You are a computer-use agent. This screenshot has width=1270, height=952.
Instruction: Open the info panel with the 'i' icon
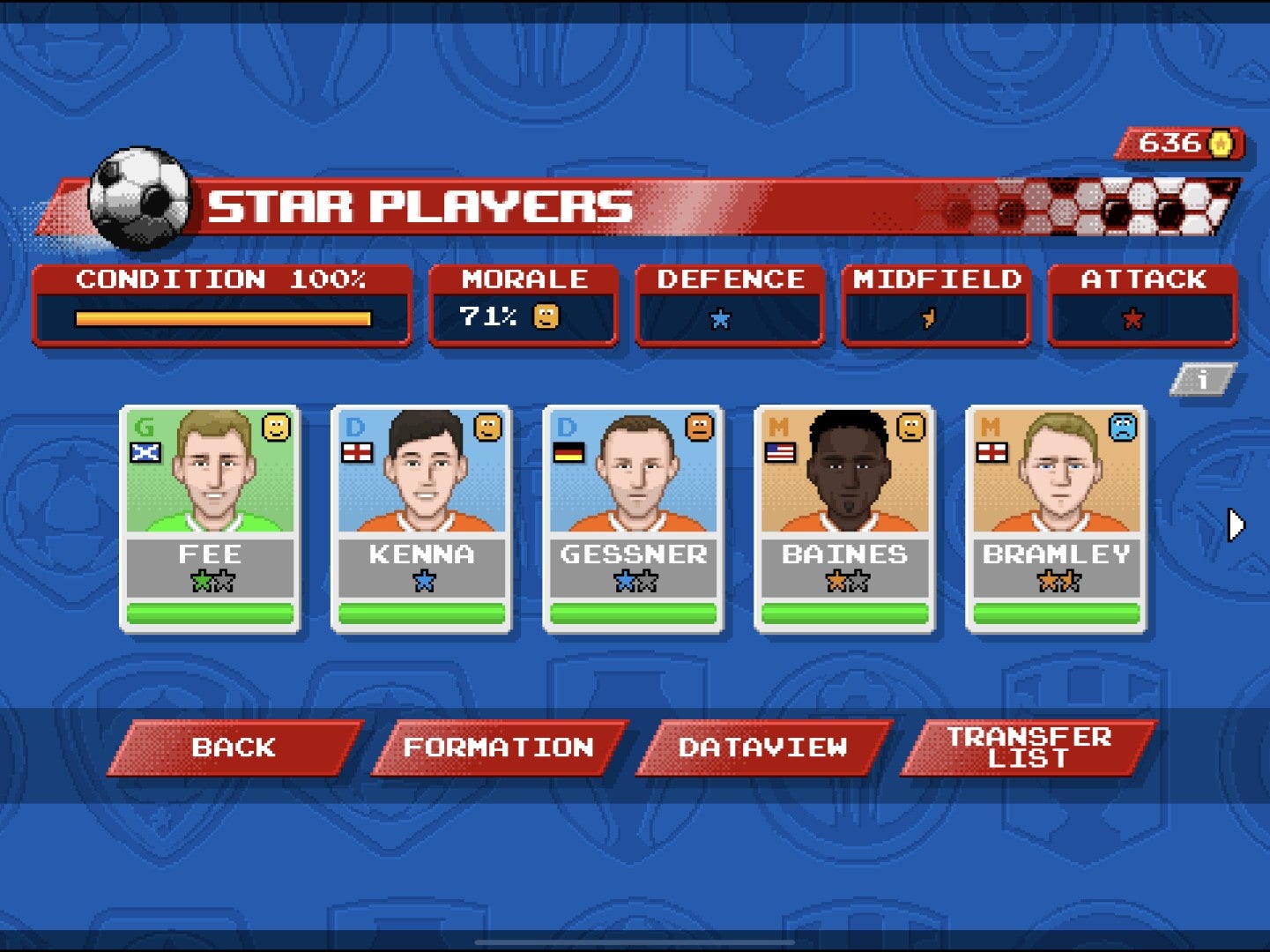coord(1204,379)
